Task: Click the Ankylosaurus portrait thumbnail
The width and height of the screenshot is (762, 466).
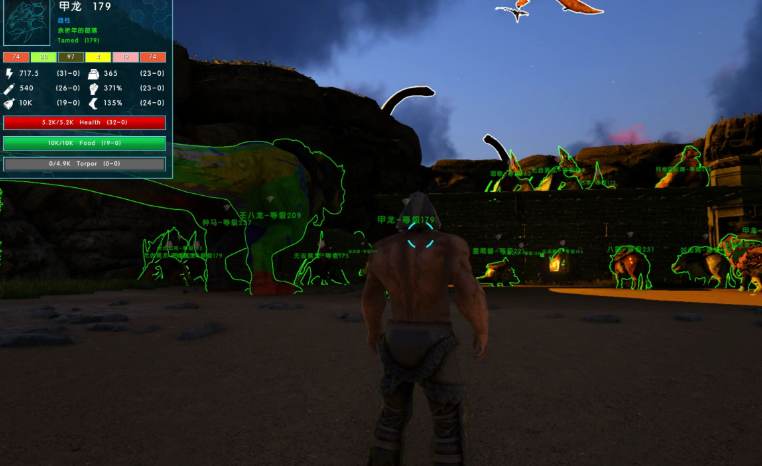Action: click(27, 23)
